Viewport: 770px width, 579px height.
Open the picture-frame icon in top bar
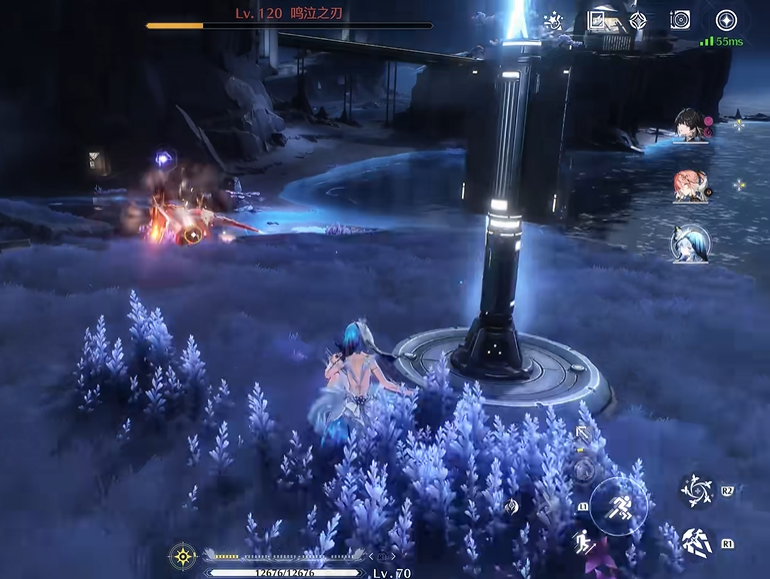point(598,20)
